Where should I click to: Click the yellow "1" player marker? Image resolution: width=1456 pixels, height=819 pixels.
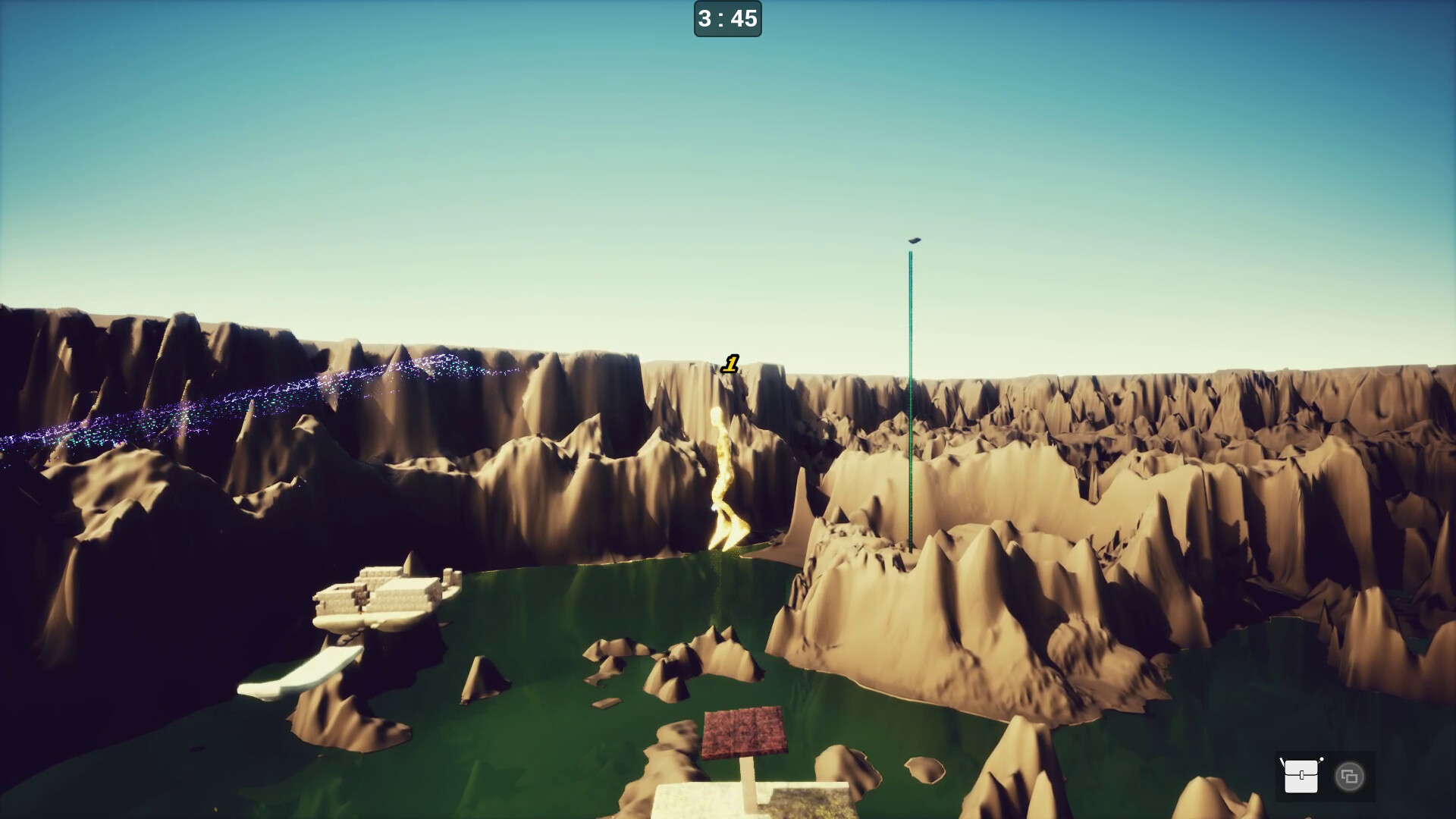click(x=730, y=365)
